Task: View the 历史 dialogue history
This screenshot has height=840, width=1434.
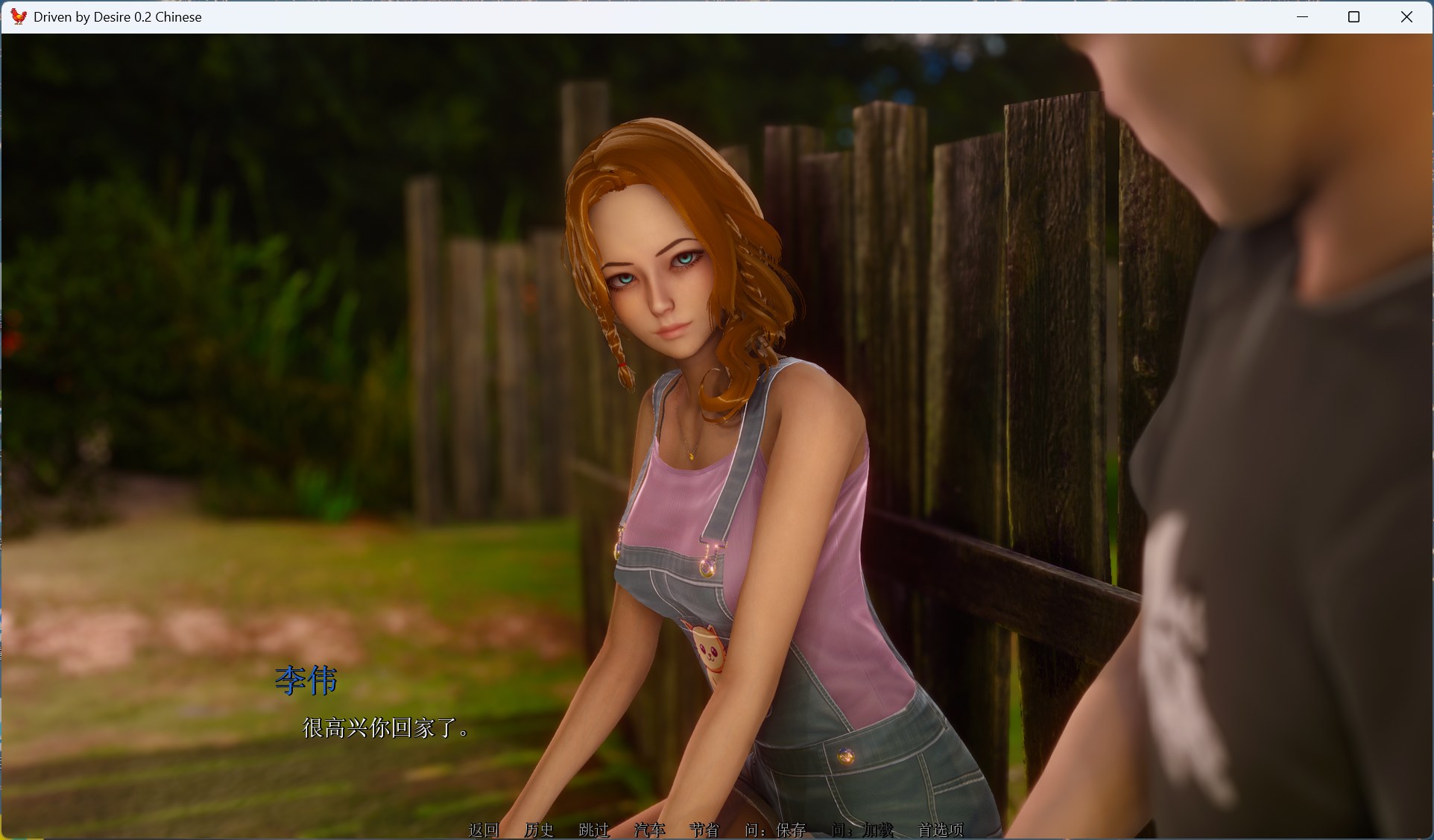Action: [539, 830]
